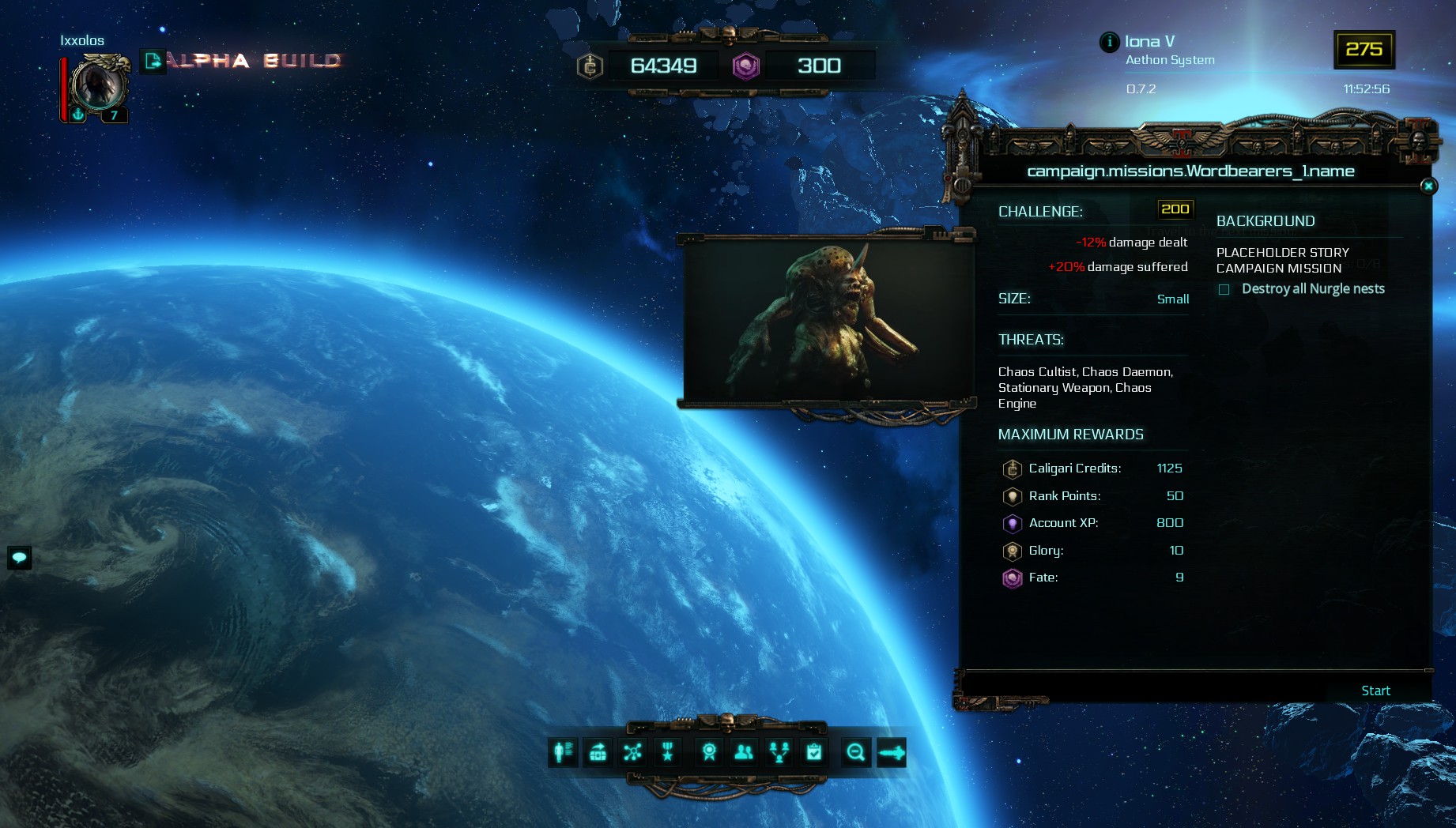This screenshot has height=828, width=1456.
Task: Close the mission details panel
Action: 1428,186
